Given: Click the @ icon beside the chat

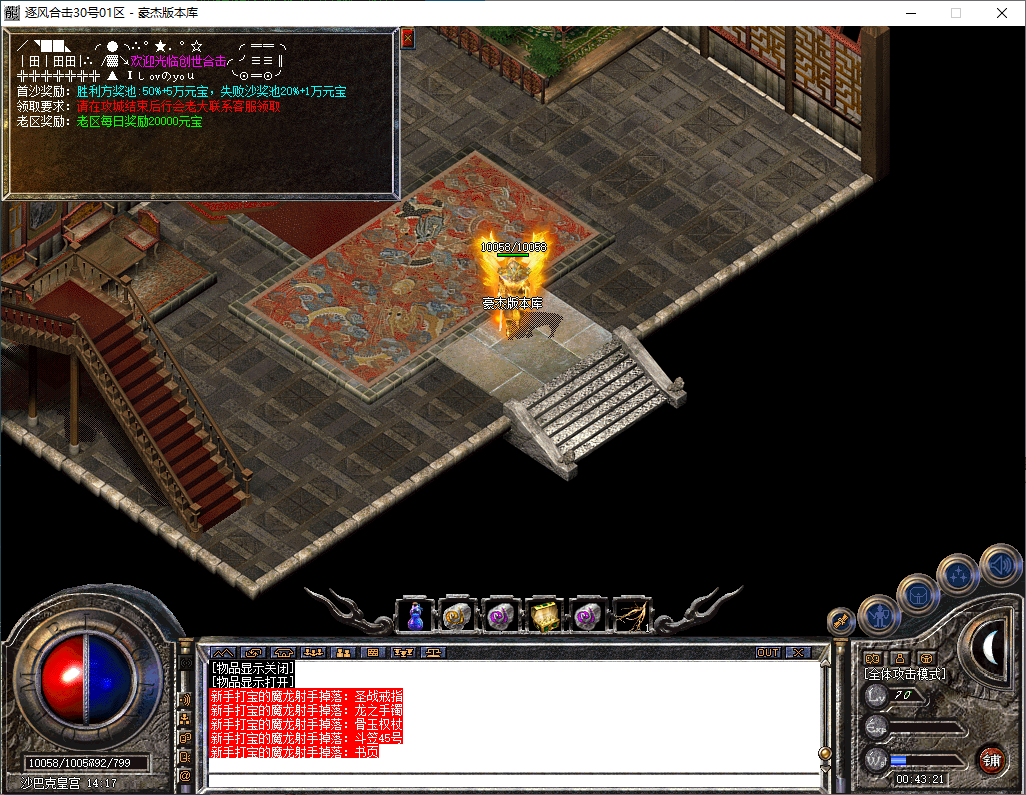Looking at the screenshot, I should coord(185,775).
